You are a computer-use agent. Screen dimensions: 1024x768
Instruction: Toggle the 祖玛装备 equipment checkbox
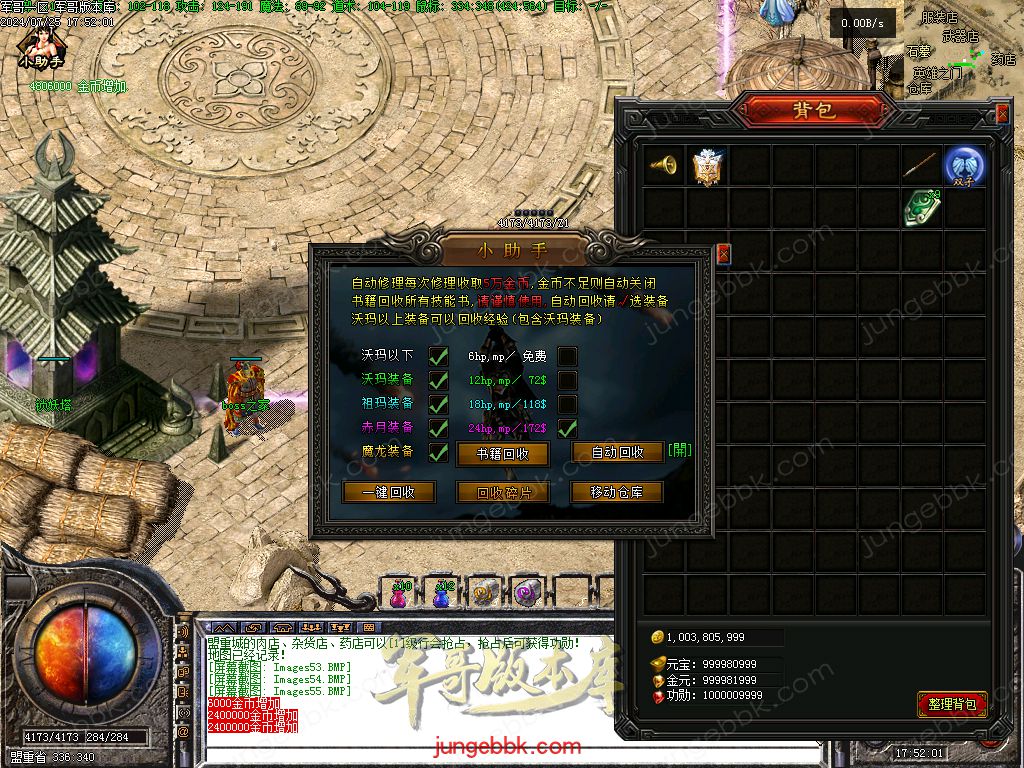(x=438, y=404)
